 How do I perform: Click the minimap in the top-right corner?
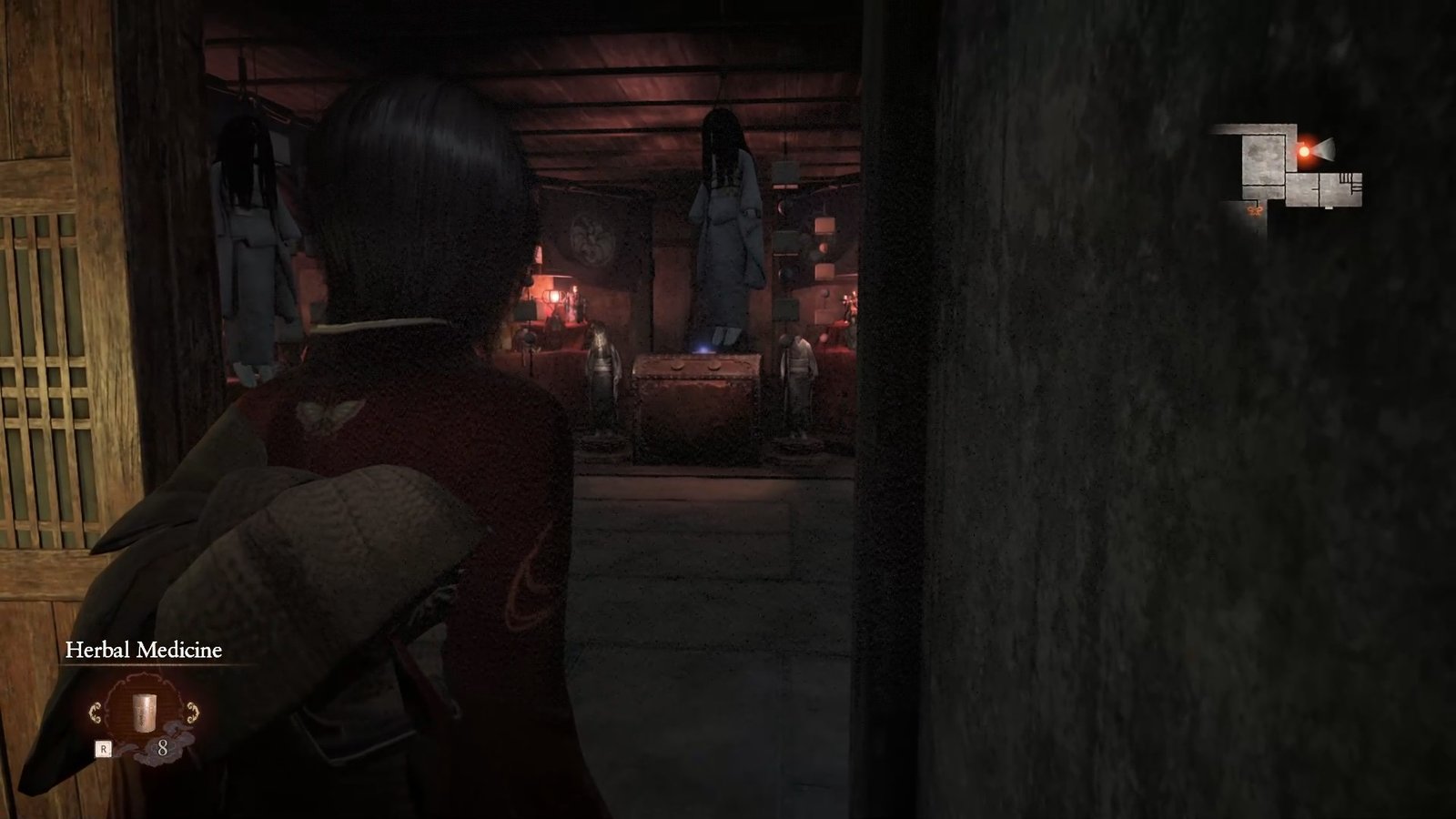pos(1292,164)
